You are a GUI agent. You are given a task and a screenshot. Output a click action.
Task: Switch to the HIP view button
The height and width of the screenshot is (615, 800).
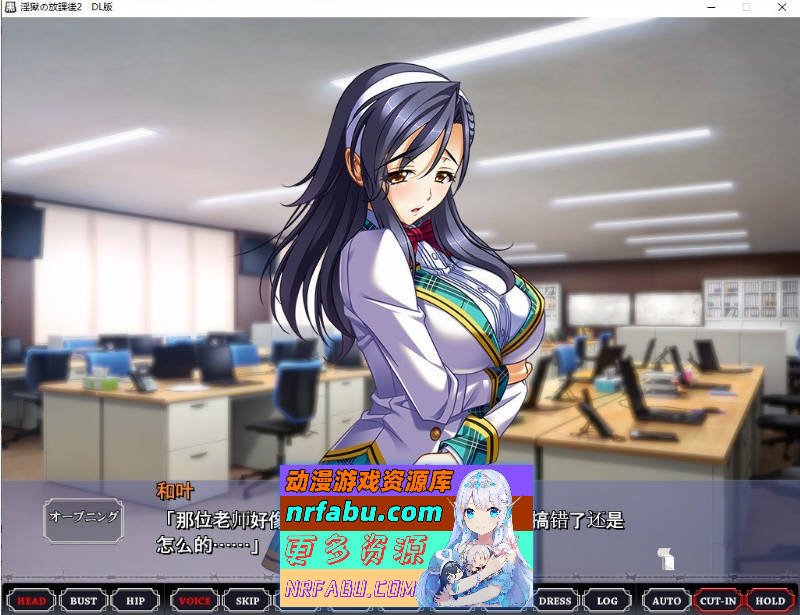click(135, 601)
